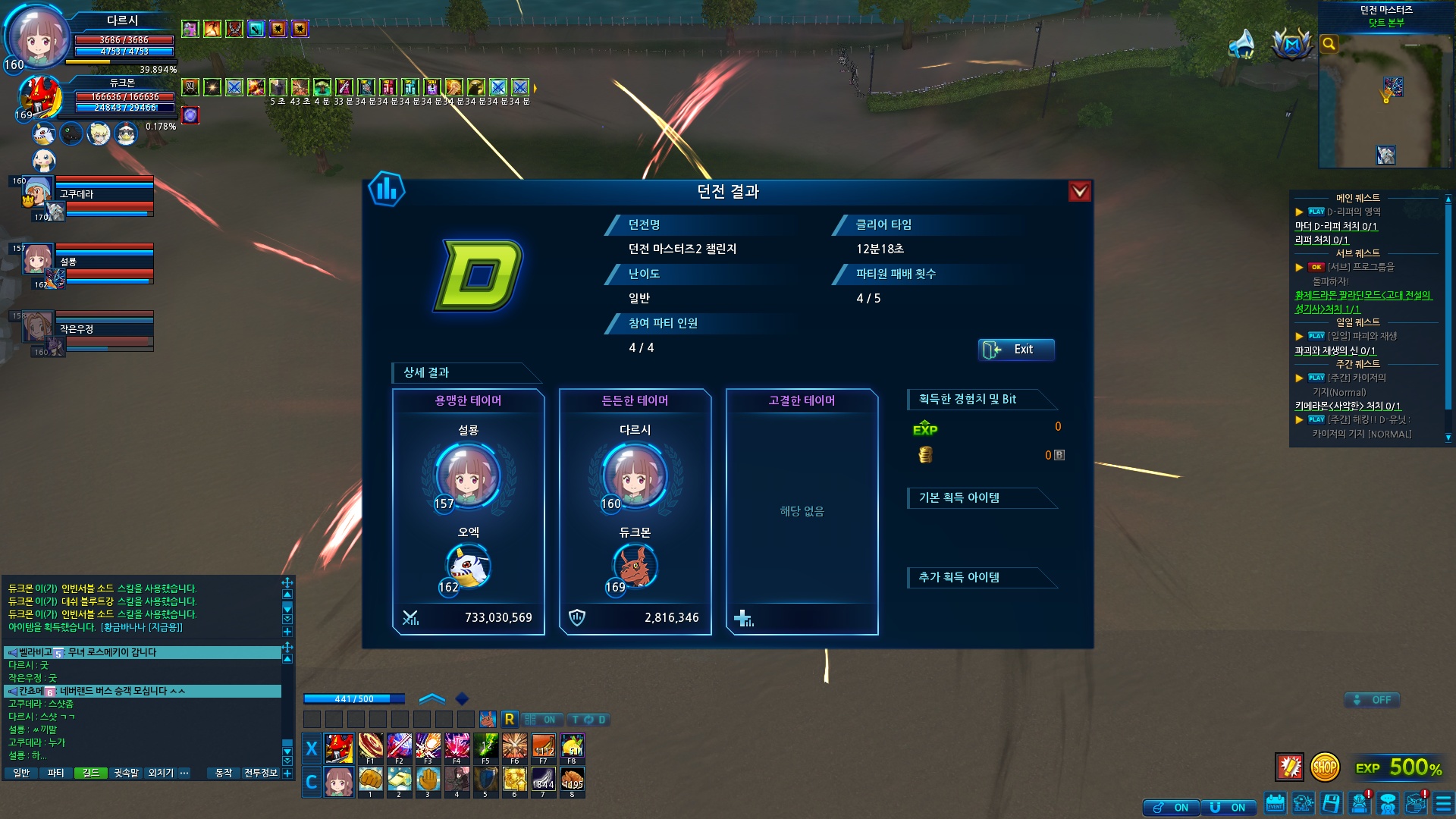Toggle the player display OFF switch
This screenshot has width=1456, height=819.
[x=1373, y=700]
